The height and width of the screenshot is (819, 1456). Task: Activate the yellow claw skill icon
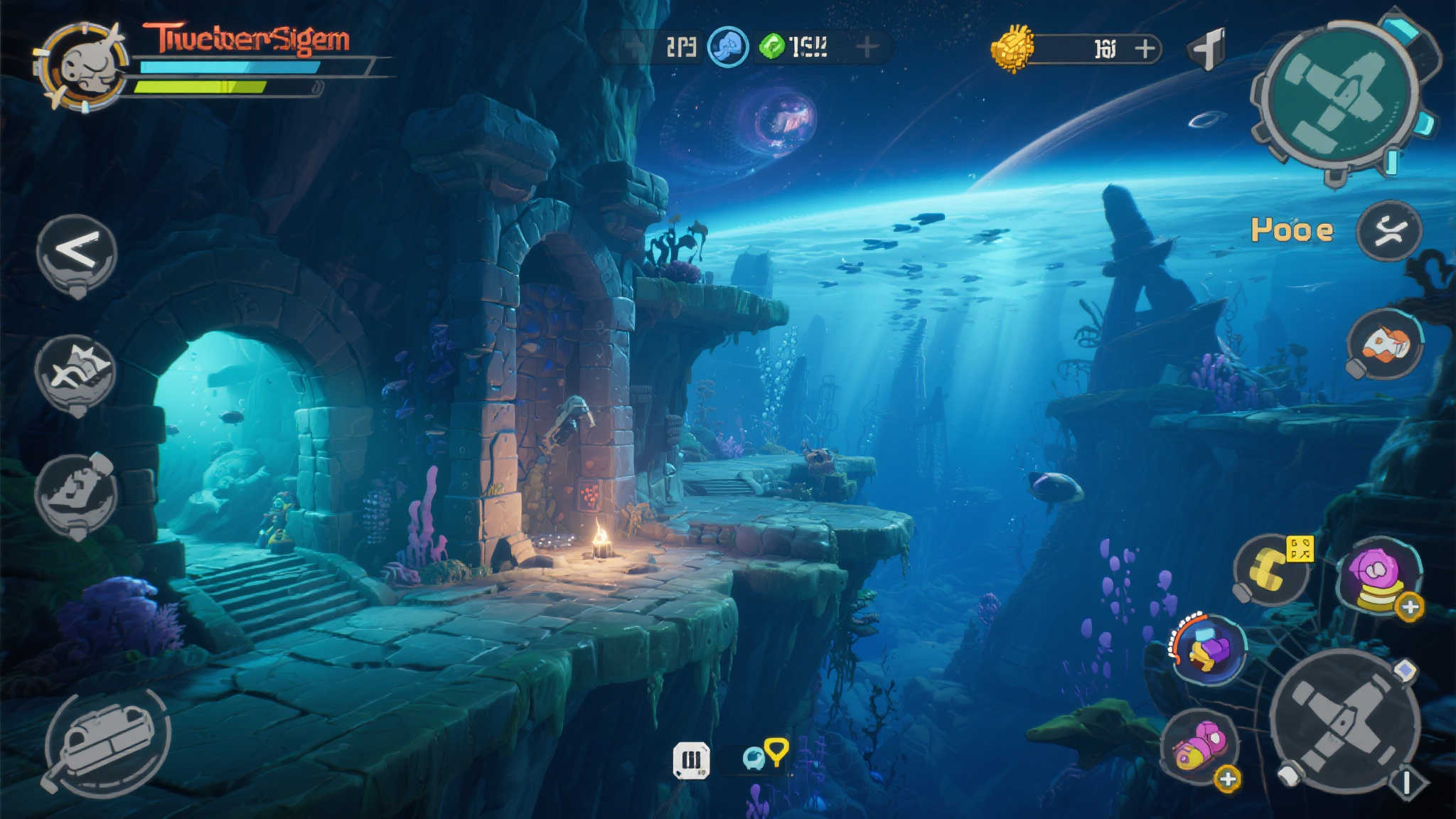pos(1270,569)
